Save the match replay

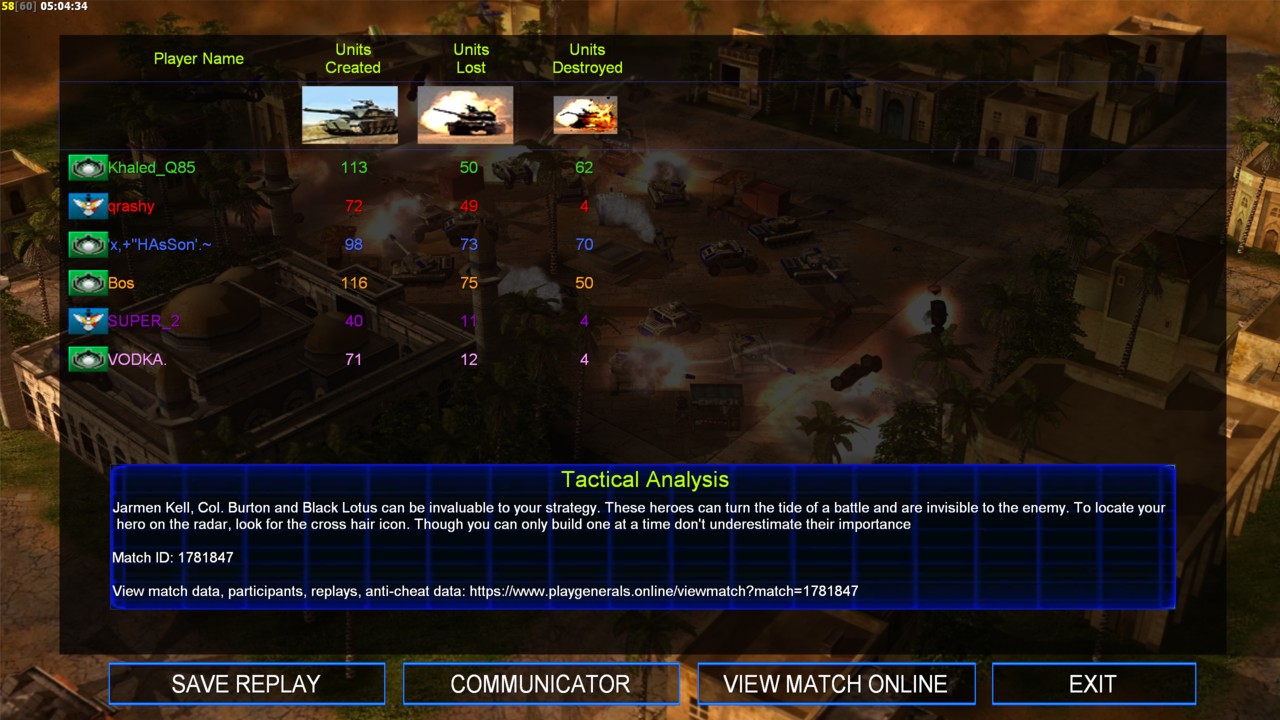(246, 684)
